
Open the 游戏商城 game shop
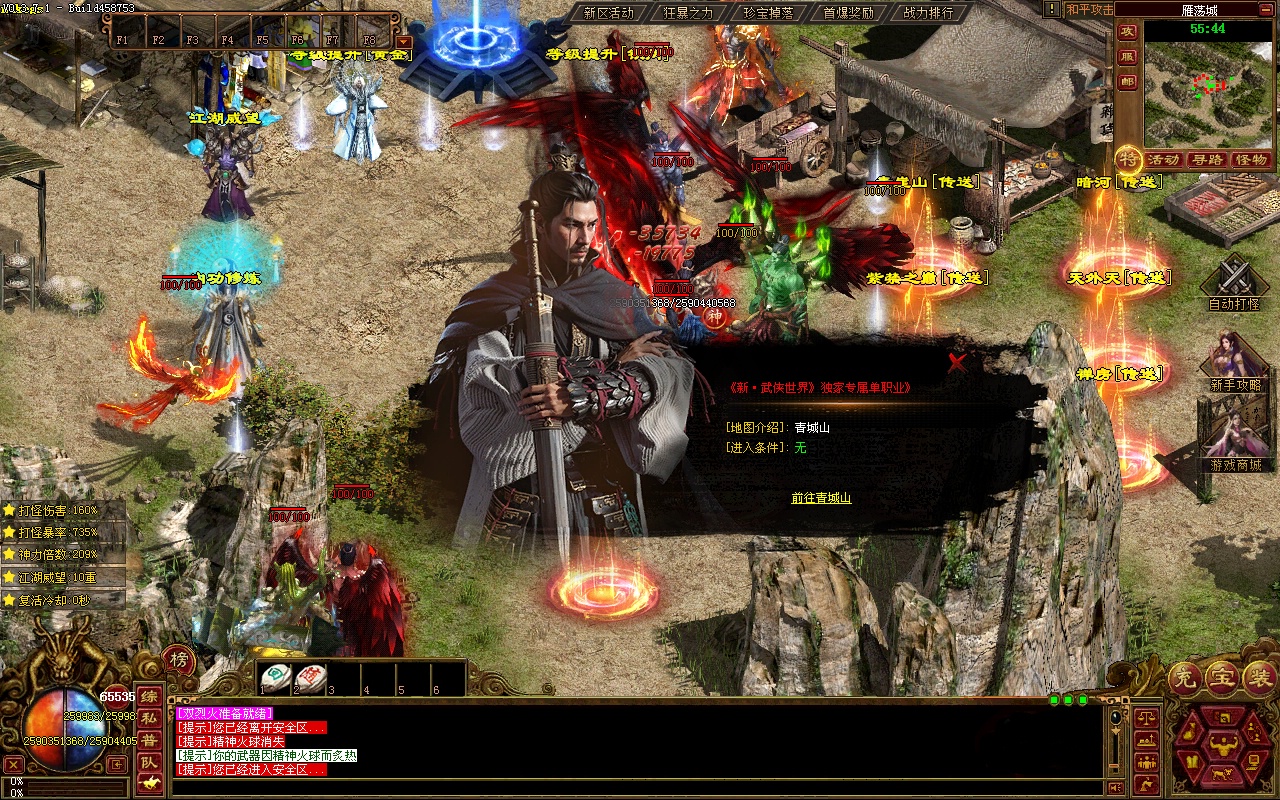tap(1236, 440)
